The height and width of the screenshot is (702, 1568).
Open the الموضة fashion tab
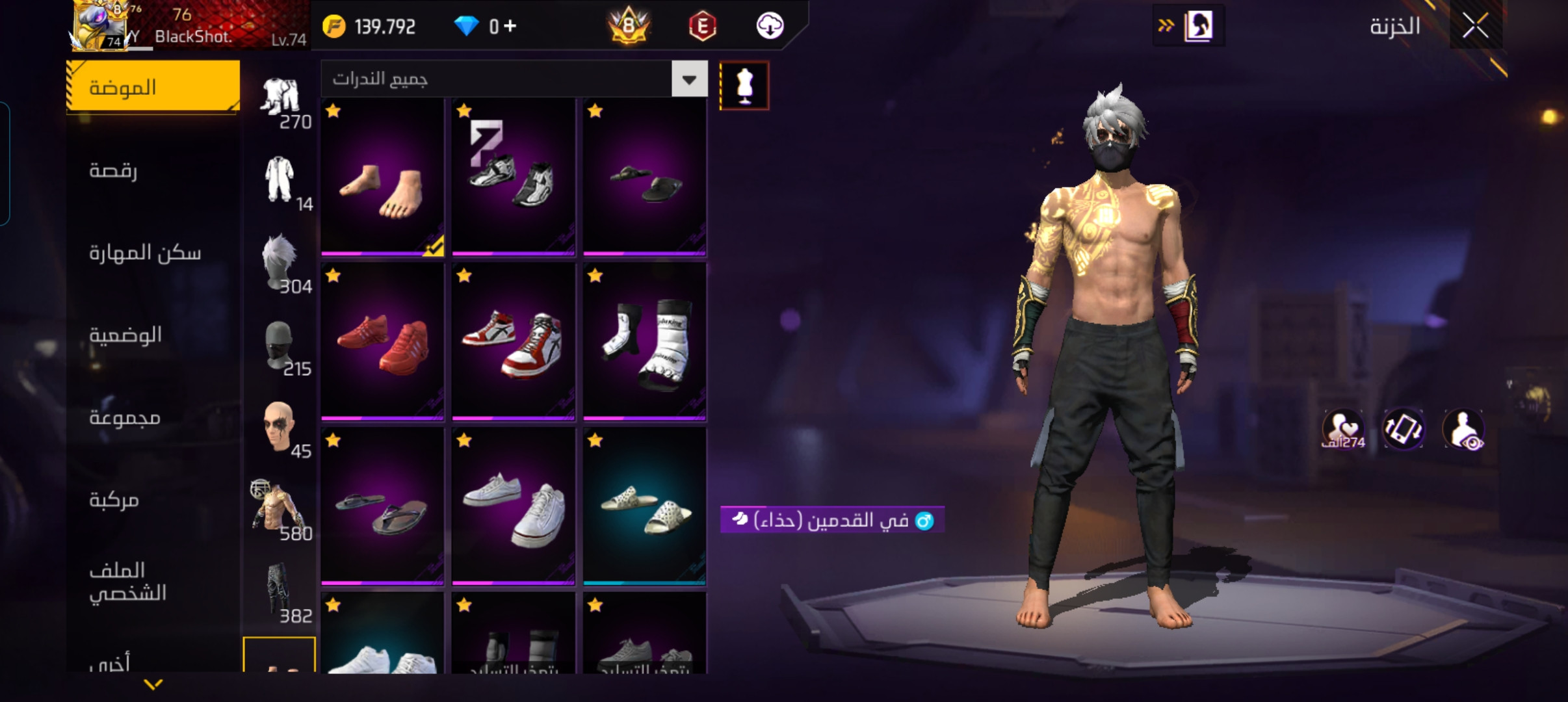[153, 87]
